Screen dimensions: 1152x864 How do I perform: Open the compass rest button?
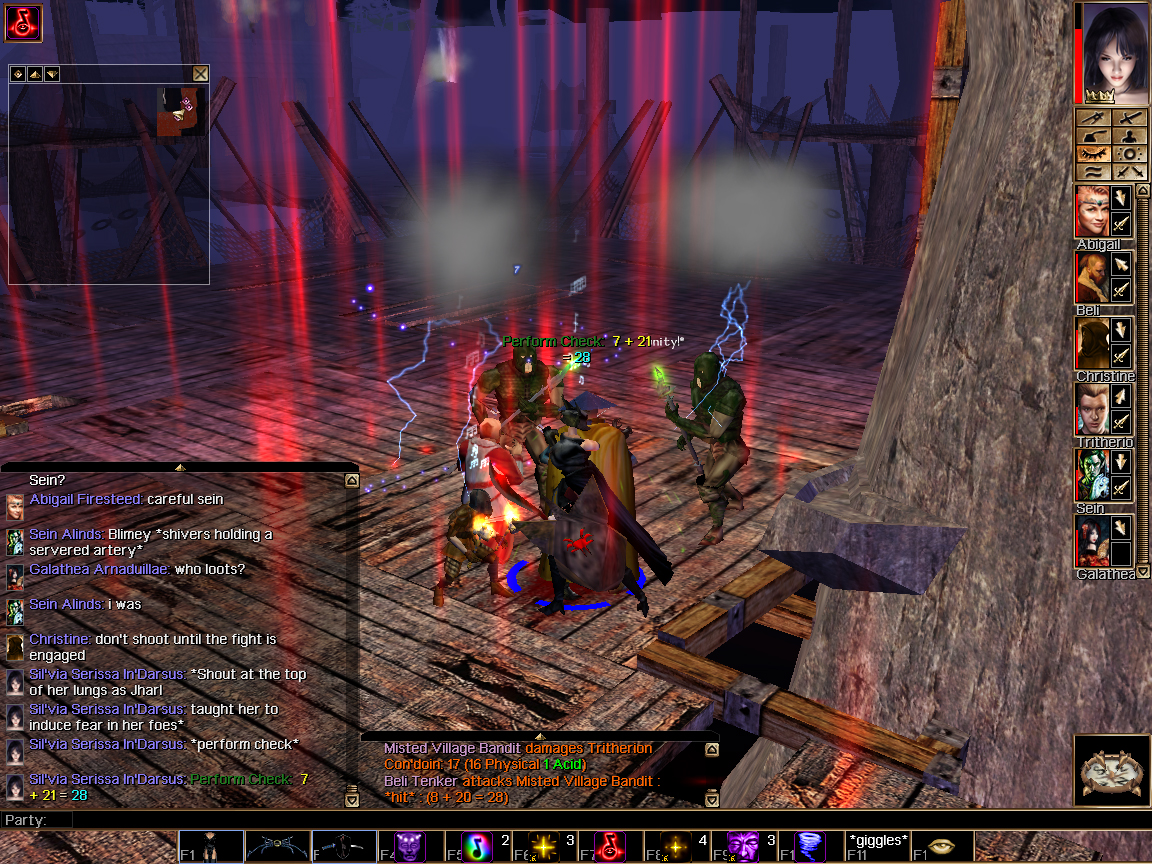tap(1111, 770)
